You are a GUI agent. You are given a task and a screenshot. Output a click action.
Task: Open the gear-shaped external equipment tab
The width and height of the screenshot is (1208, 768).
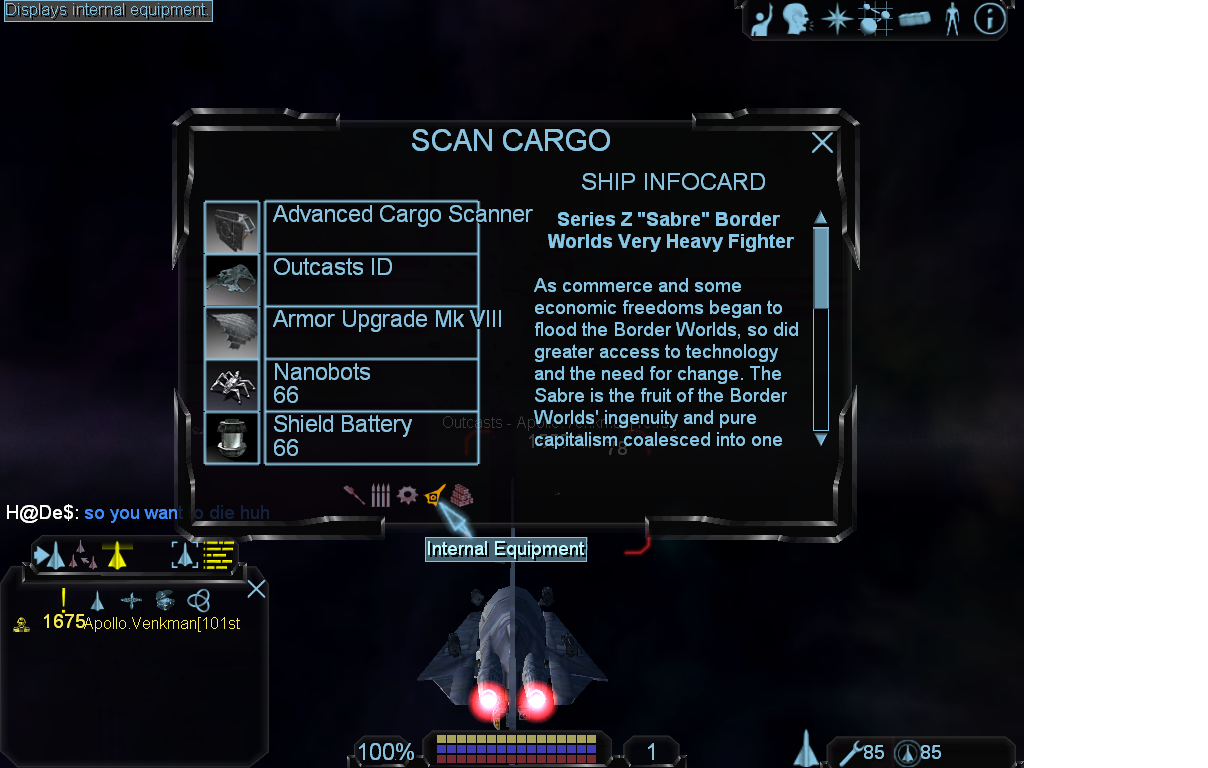tap(407, 495)
